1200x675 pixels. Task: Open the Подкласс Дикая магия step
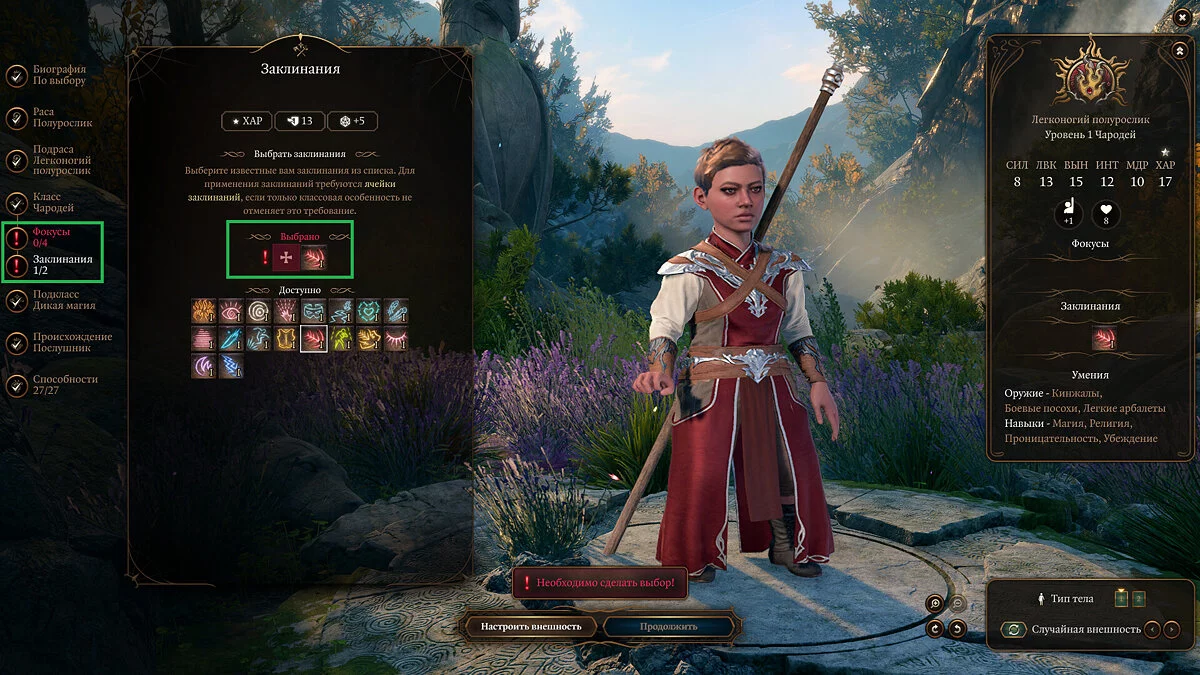point(63,300)
